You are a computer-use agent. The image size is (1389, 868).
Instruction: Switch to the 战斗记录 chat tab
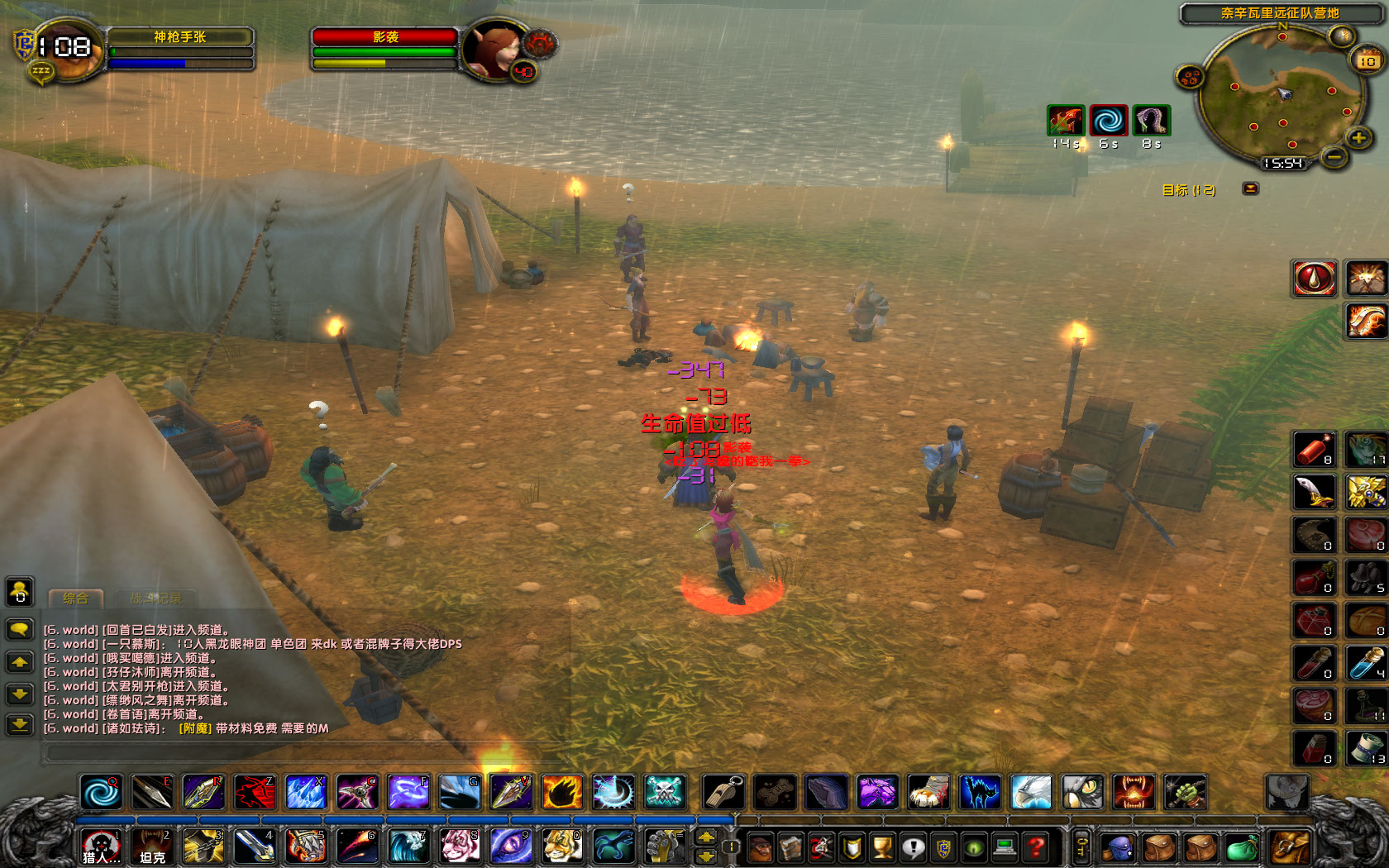[156, 599]
